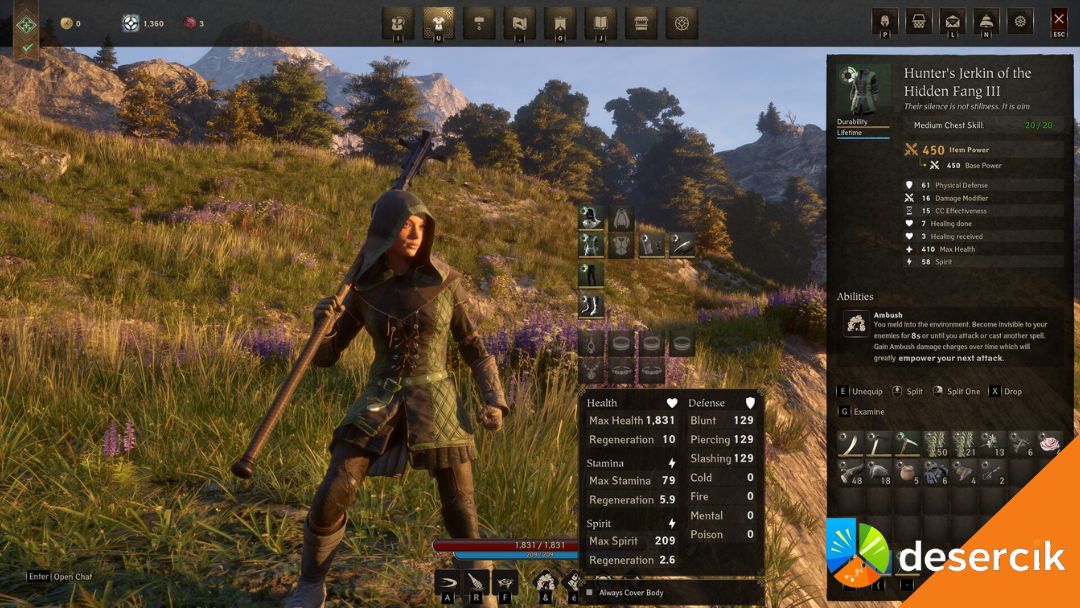
Task: Select the stack of 48 wood logs
Action: tap(850, 472)
